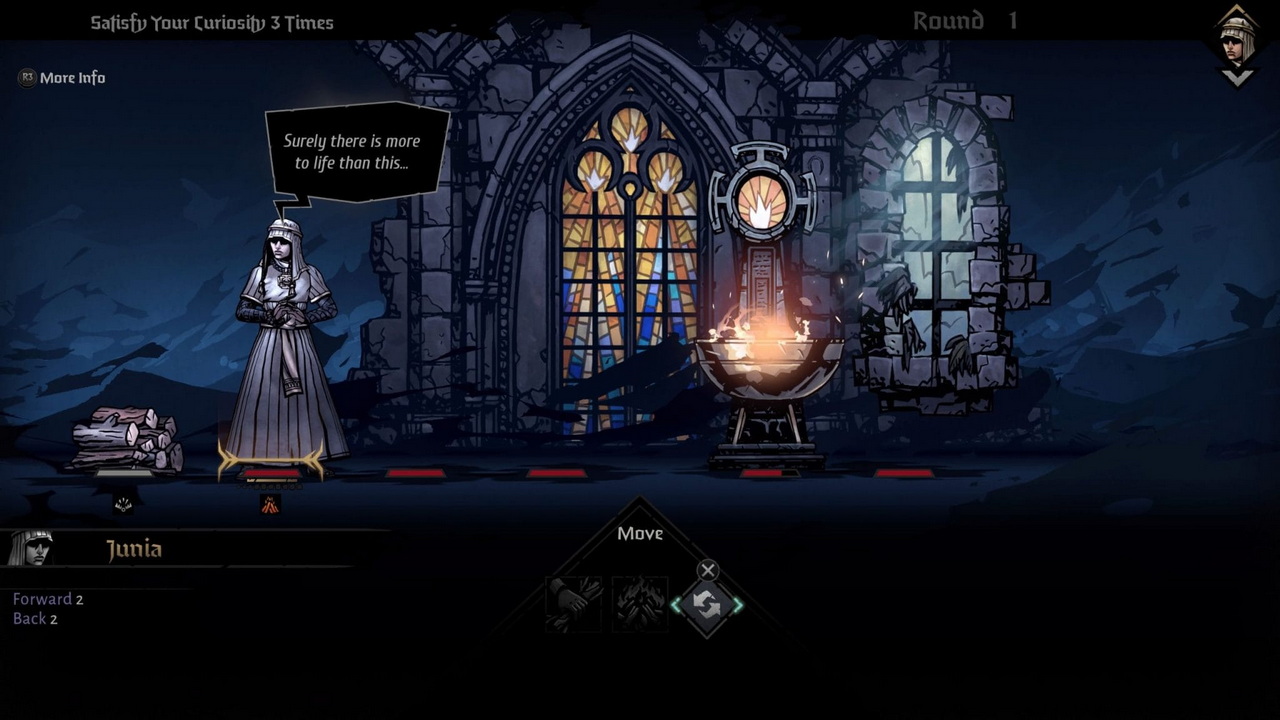Select the Satisfy Your Curiosity objective tracker

212,22
